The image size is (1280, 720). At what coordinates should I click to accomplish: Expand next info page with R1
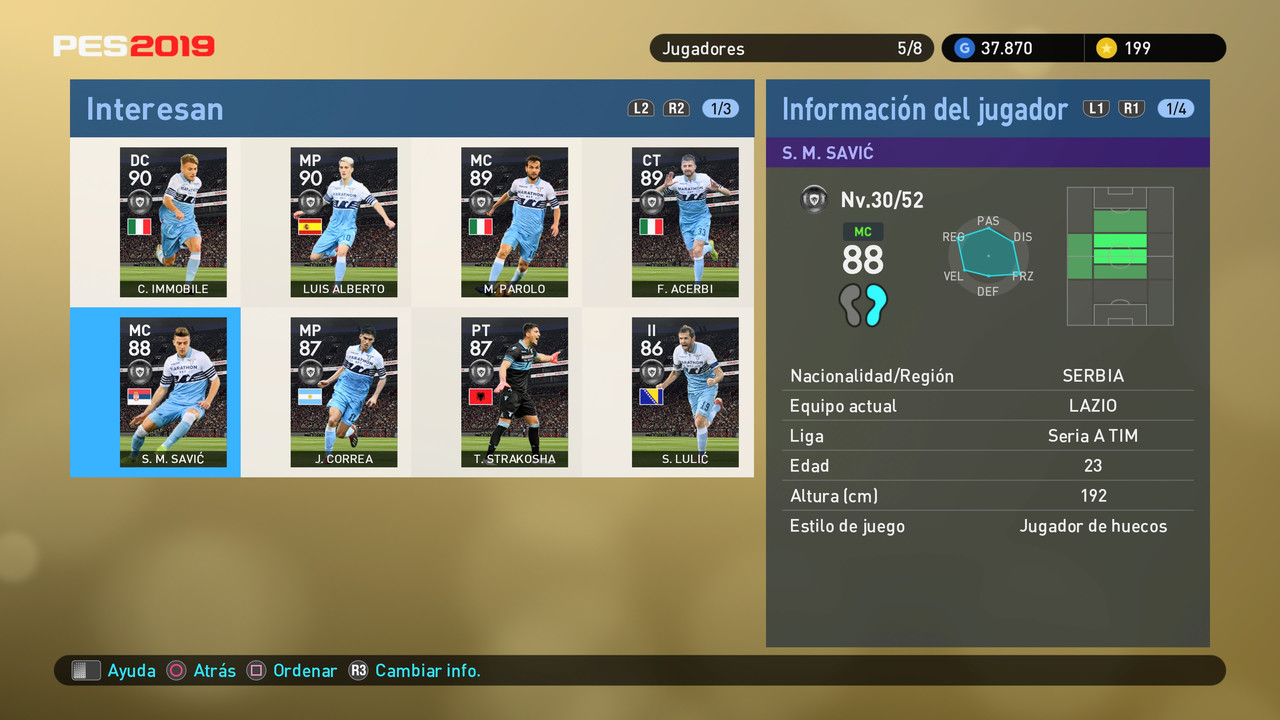(x=1131, y=109)
